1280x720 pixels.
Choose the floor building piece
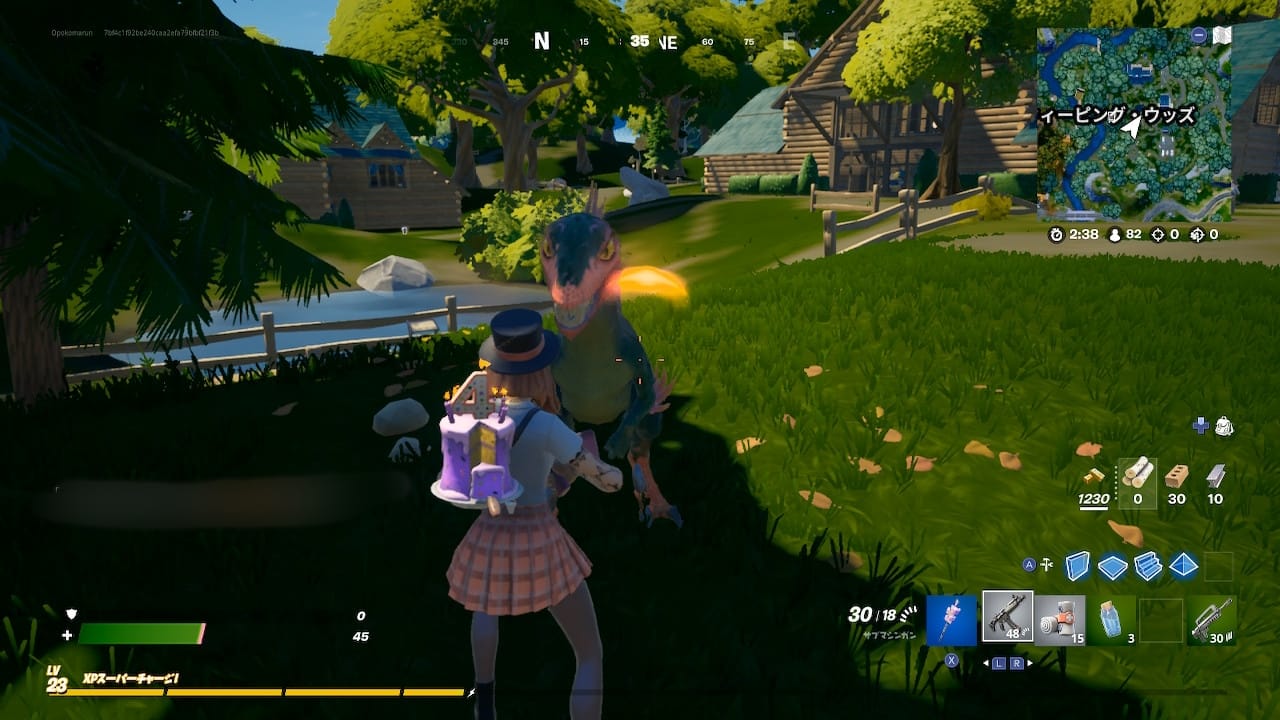[x=1112, y=566]
